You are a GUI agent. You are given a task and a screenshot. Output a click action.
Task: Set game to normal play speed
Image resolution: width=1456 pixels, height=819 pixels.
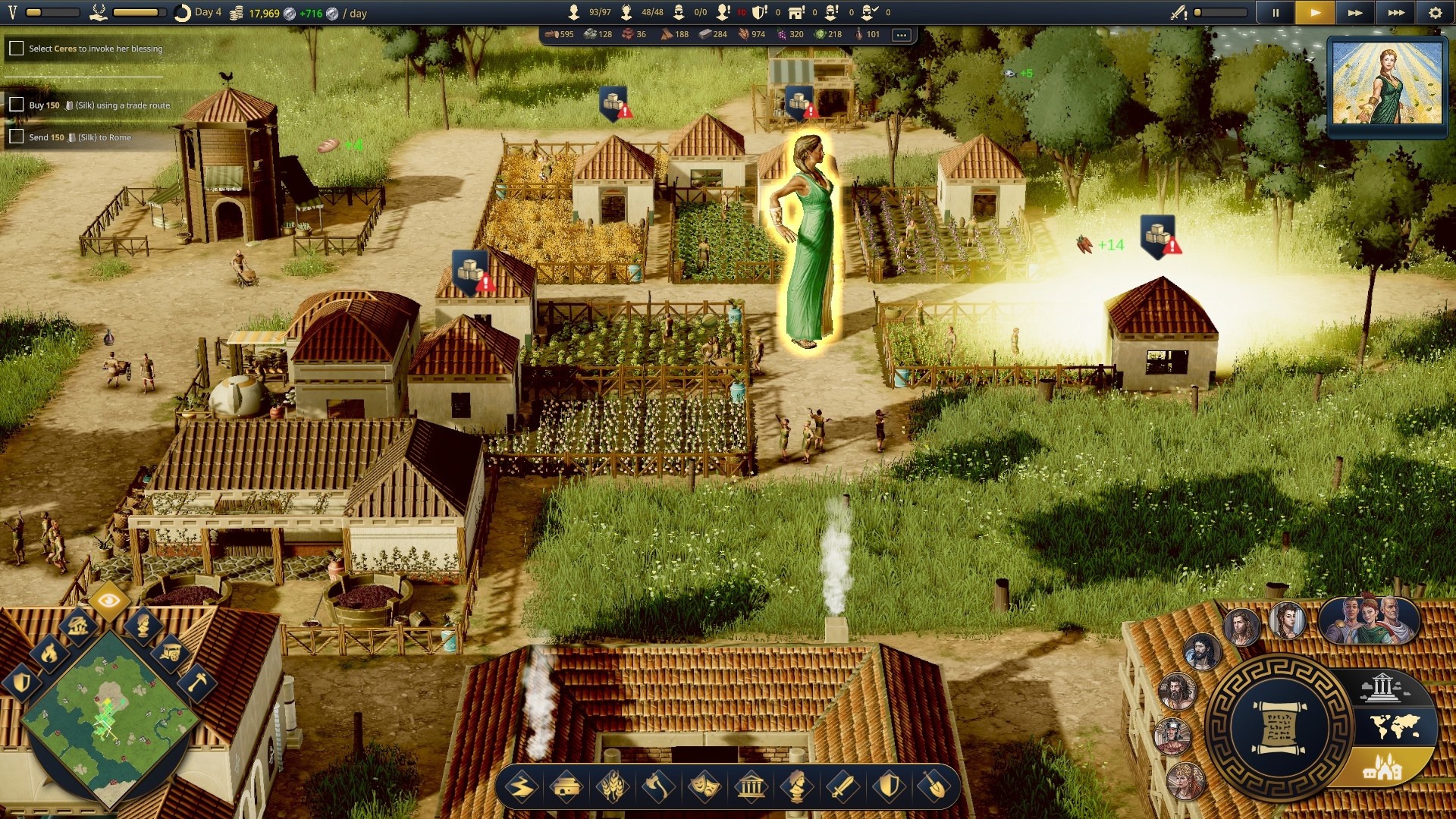(x=1316, y=13)
